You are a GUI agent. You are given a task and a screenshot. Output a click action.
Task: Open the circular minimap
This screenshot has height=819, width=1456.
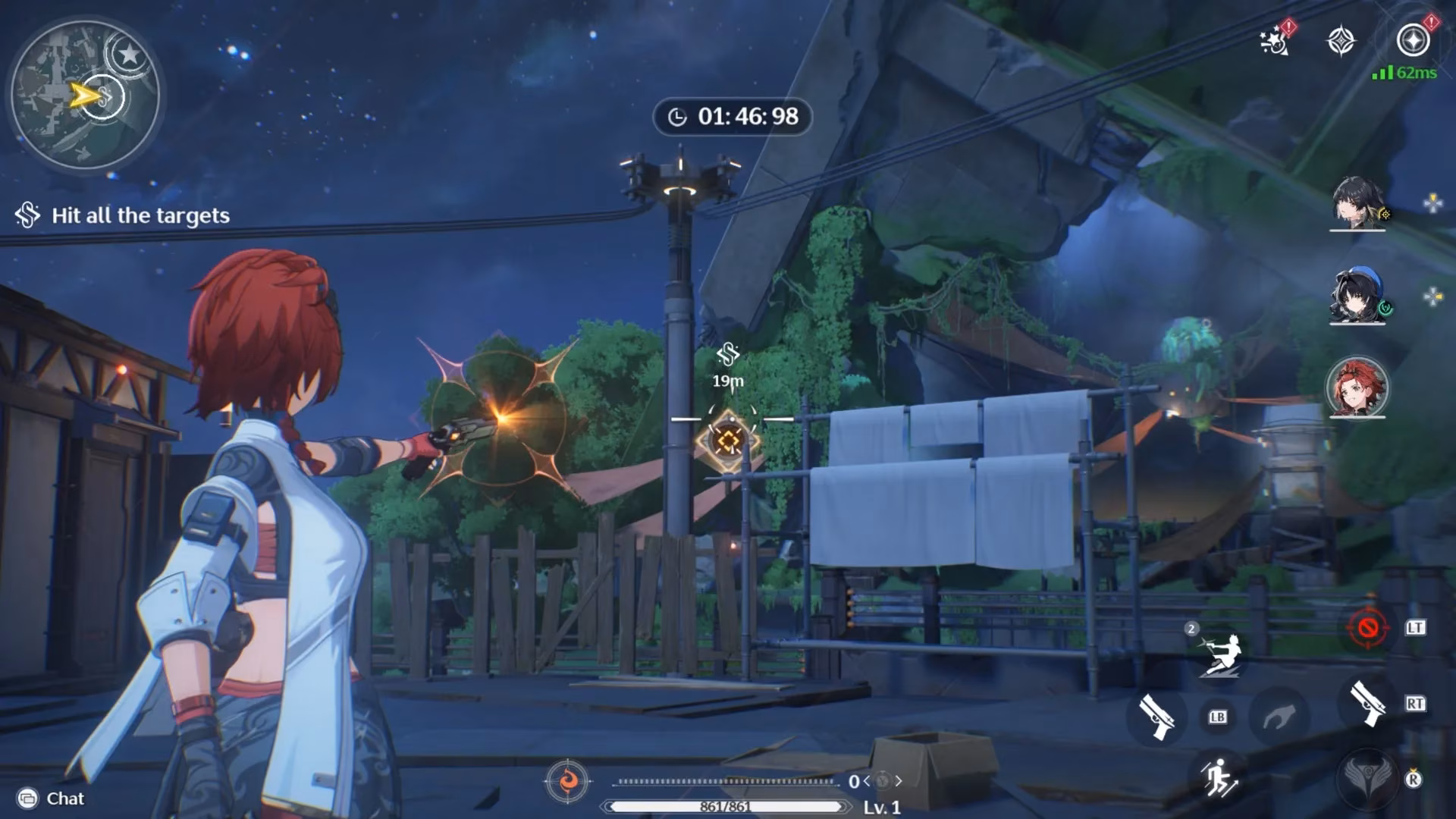[x=85, y=95]
